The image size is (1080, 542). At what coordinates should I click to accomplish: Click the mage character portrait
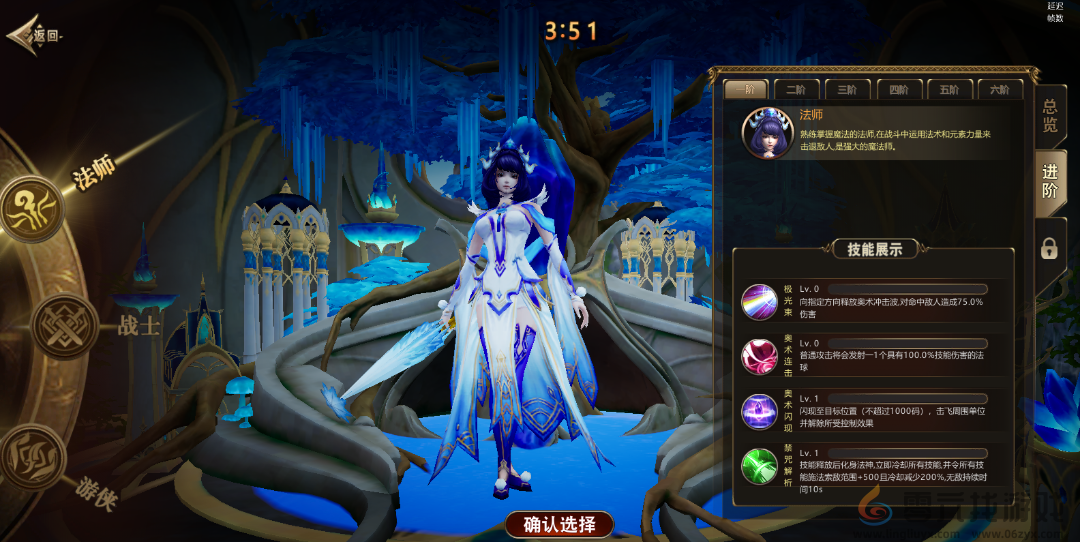pos(767,133)
